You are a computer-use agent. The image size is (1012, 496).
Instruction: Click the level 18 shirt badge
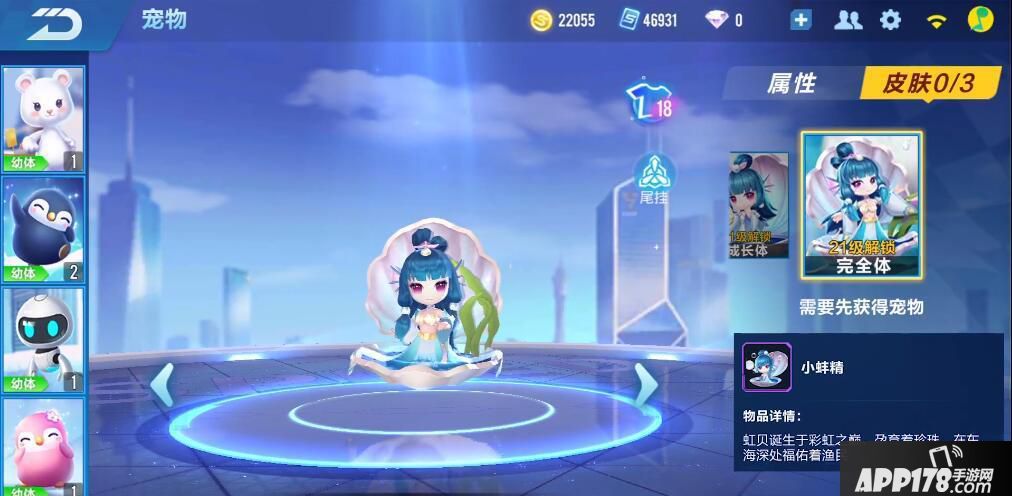(648, 106)
